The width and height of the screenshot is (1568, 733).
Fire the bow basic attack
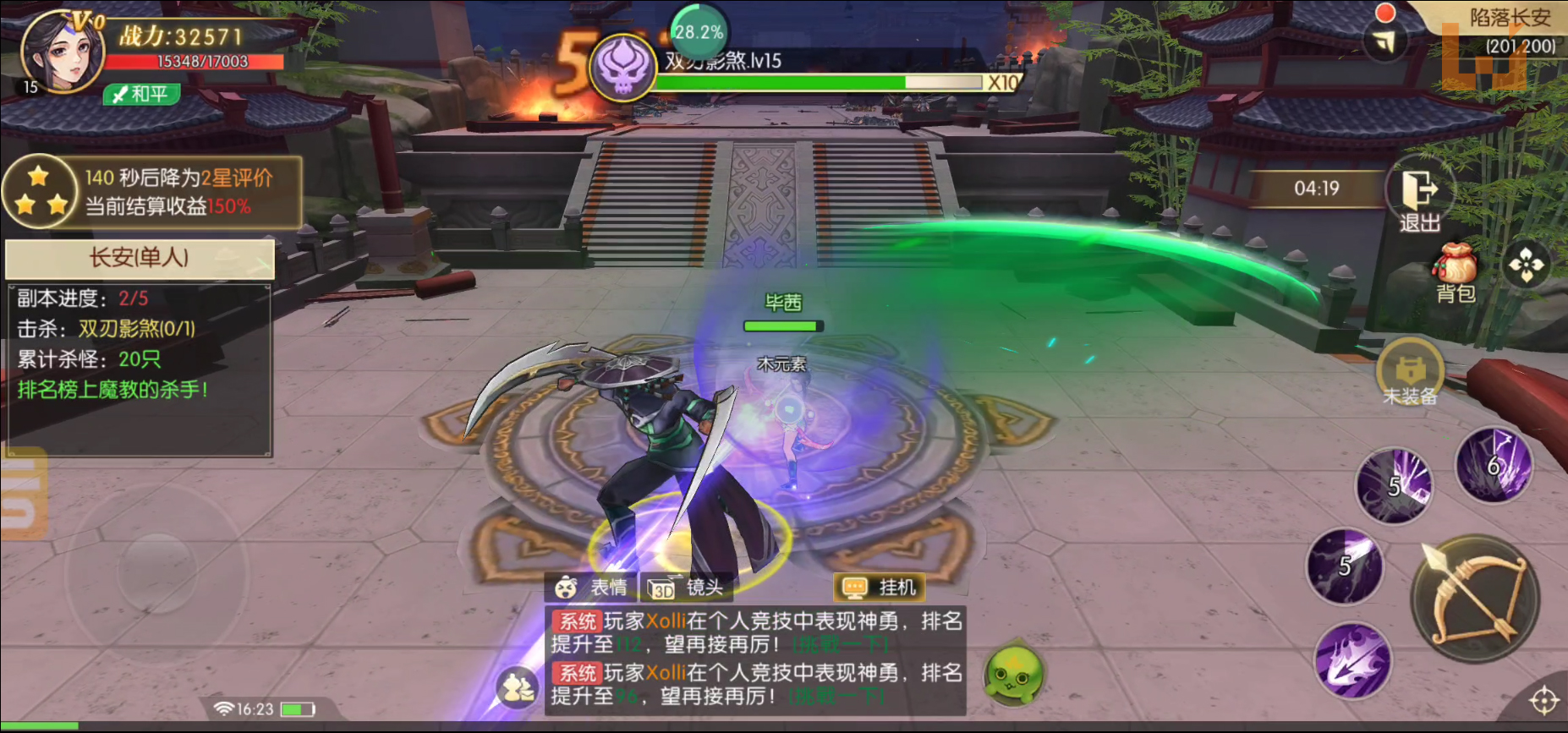coord(1475,599)
